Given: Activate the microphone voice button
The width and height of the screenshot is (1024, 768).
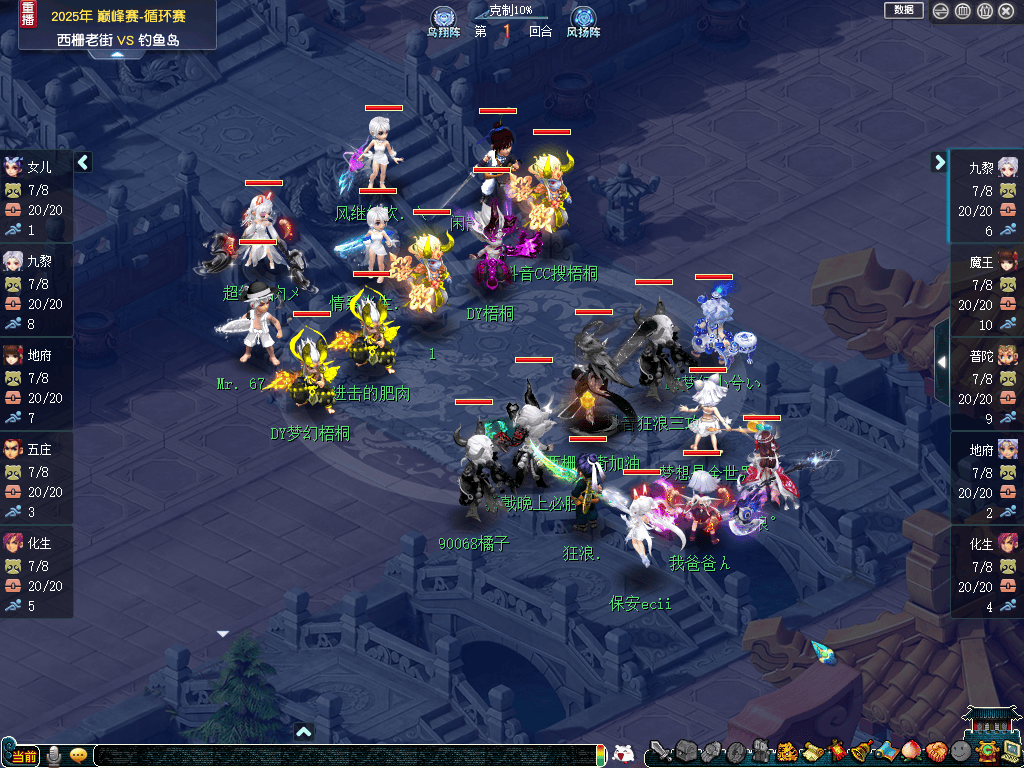Looking at the screenshot, I should click(53, 755).
